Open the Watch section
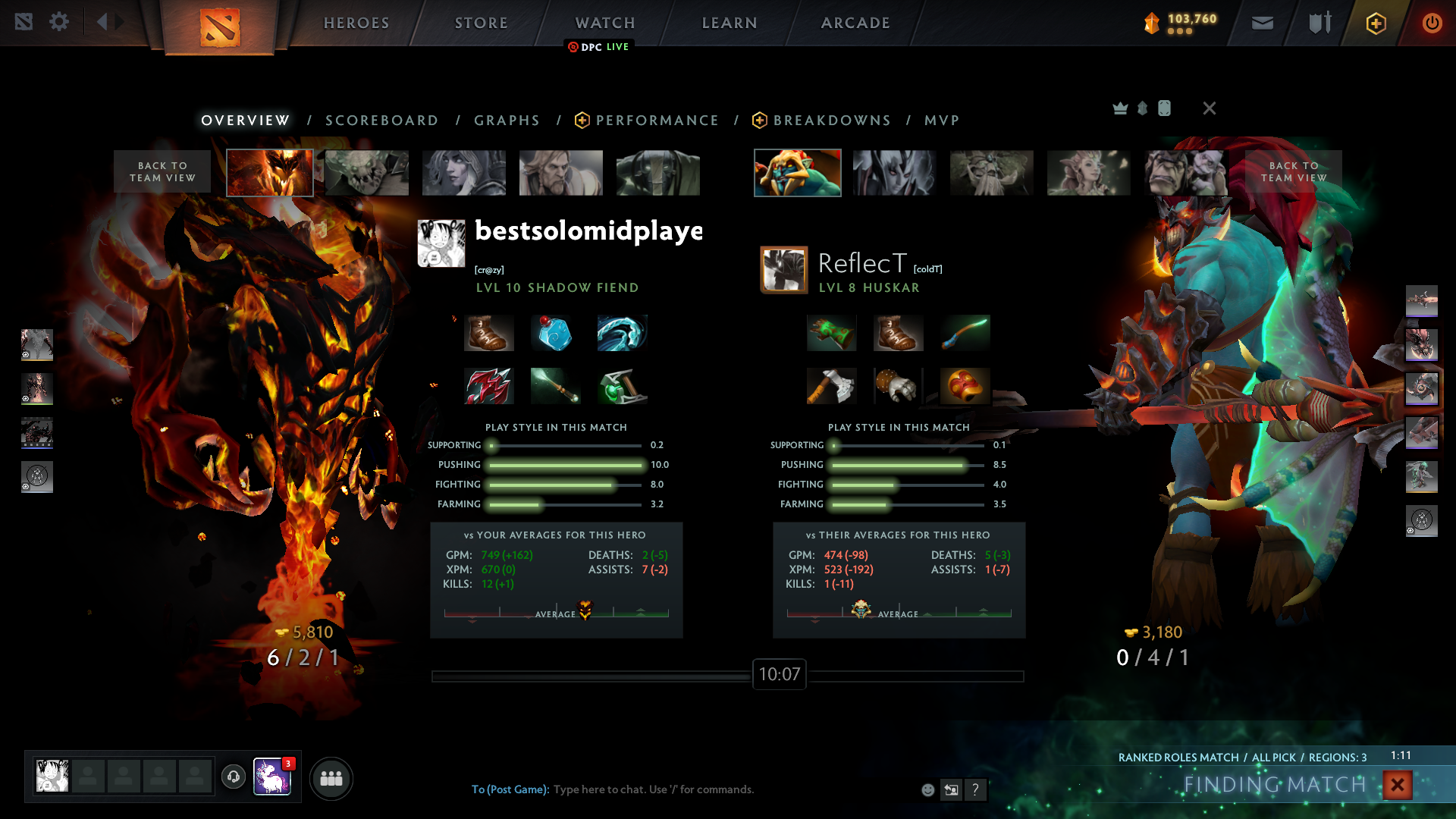 605,23
